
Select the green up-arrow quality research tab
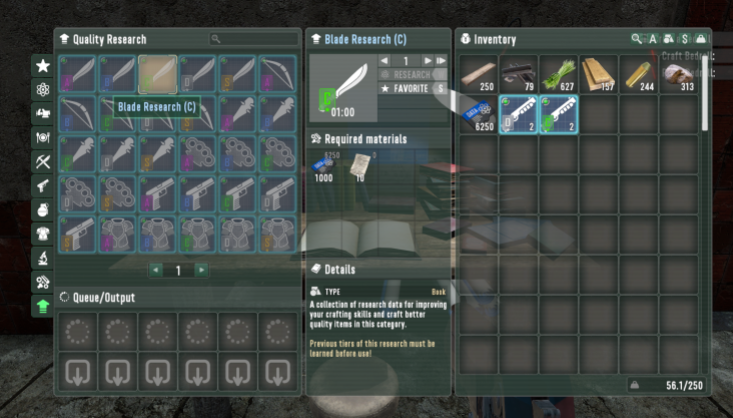pos(43,306)
